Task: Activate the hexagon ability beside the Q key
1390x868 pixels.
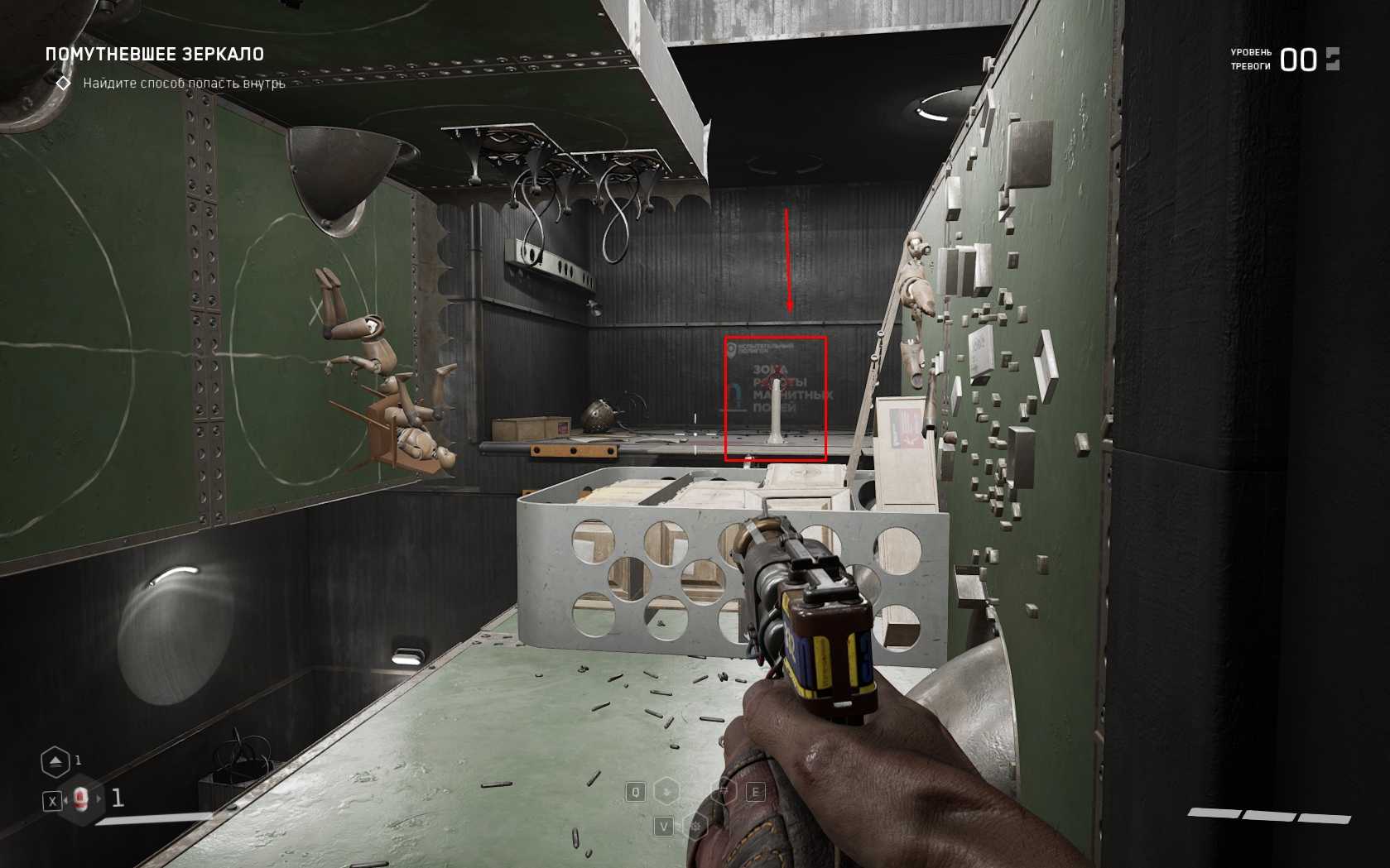Action: [x=666, y=792]
